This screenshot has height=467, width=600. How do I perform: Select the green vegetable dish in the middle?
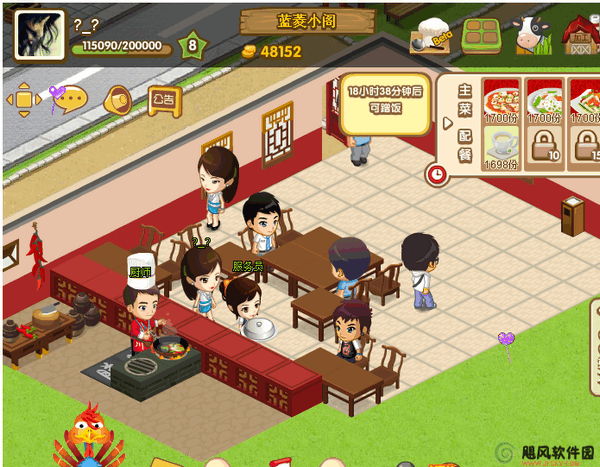545,101
